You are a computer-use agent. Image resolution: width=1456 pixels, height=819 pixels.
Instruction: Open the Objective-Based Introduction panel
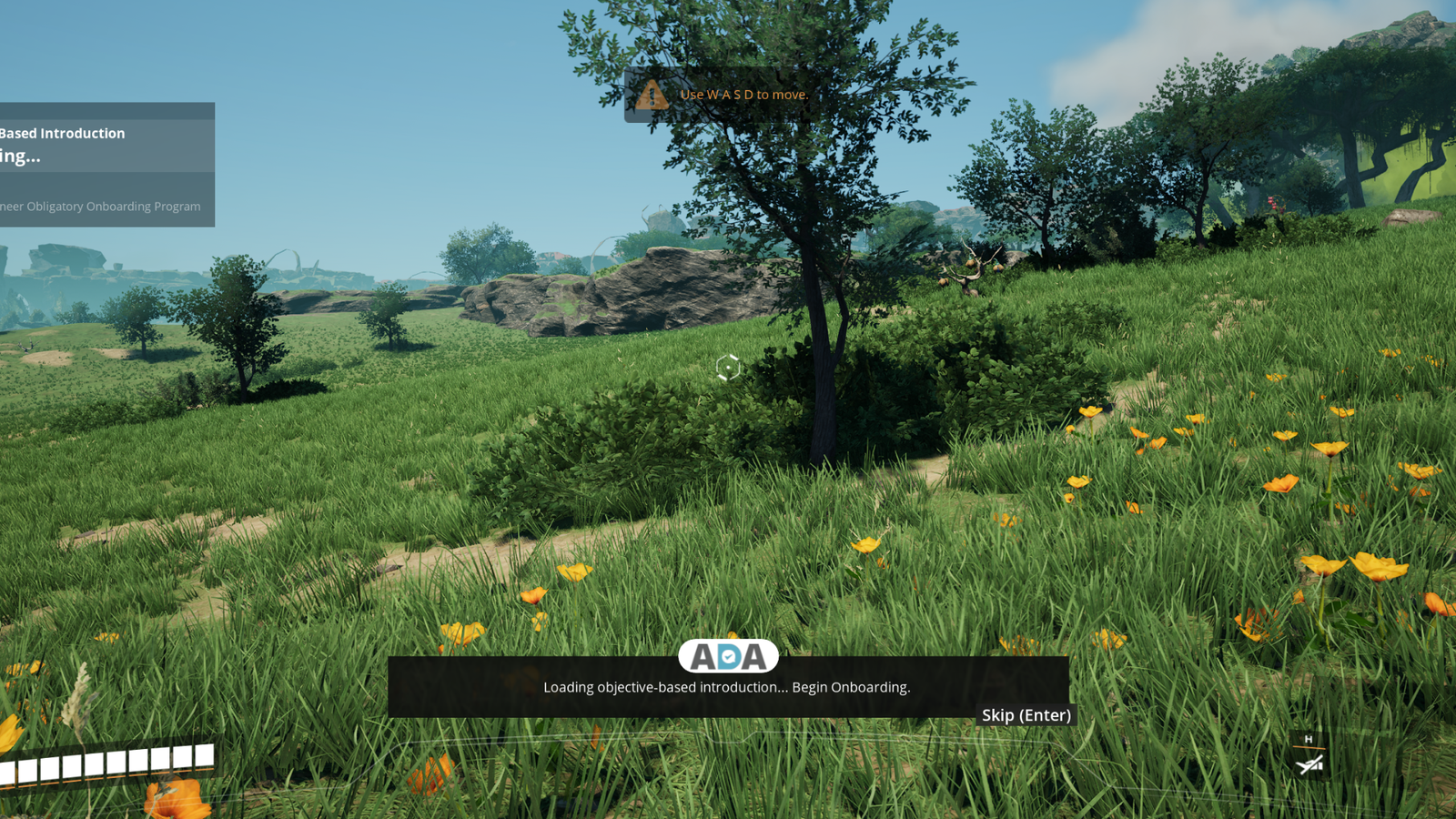point(64,133)
